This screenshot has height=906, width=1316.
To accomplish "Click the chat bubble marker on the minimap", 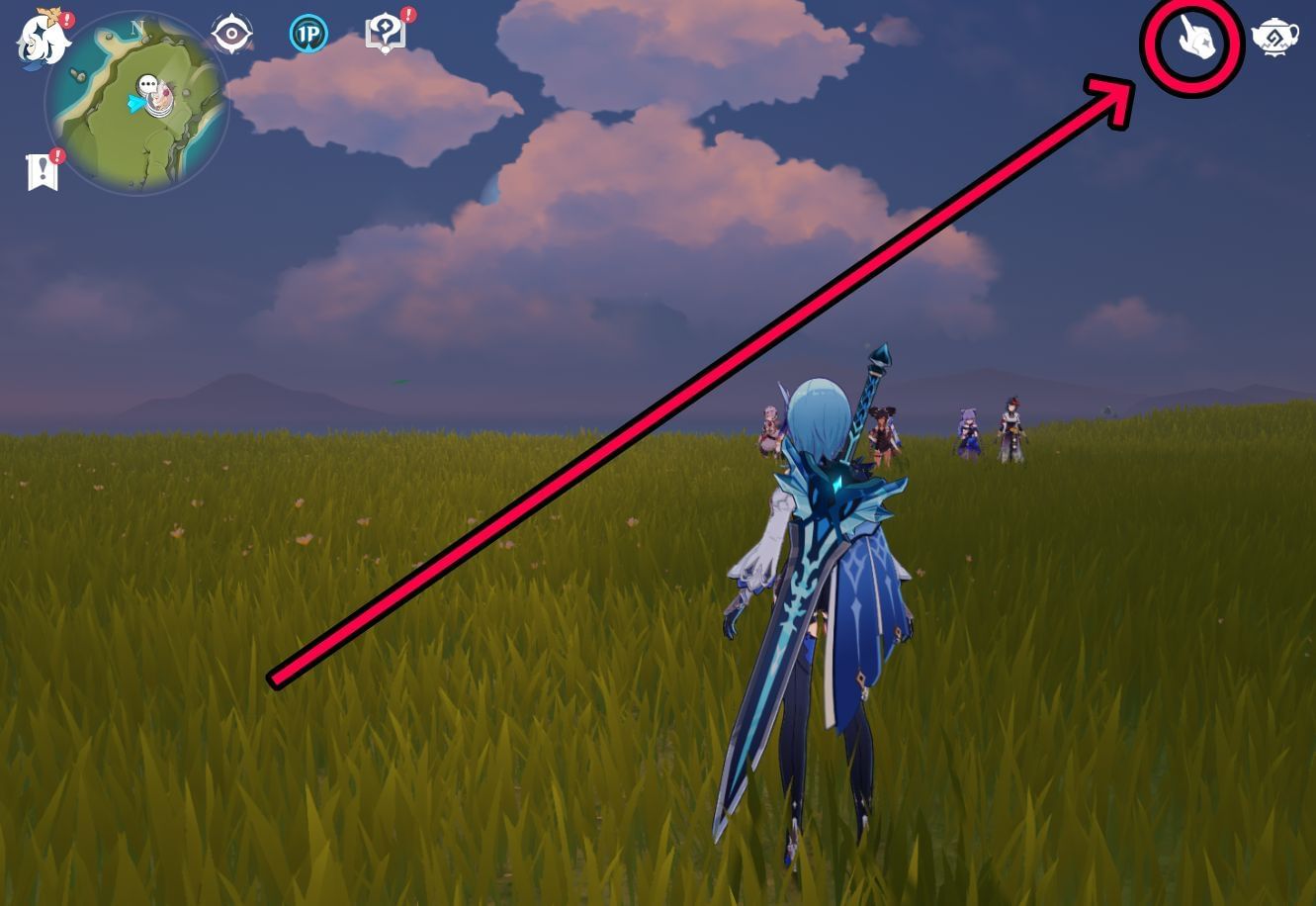I will (x=146, y=85).
